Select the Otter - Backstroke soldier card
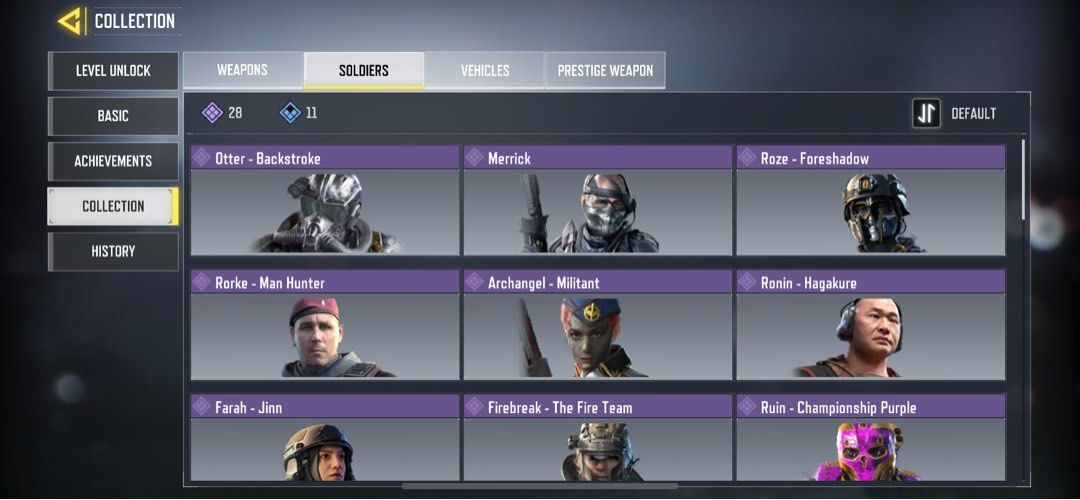Image resolution: width=1080 pixels, height=500 pixels. pyautogui.click(x=325, y=200)
